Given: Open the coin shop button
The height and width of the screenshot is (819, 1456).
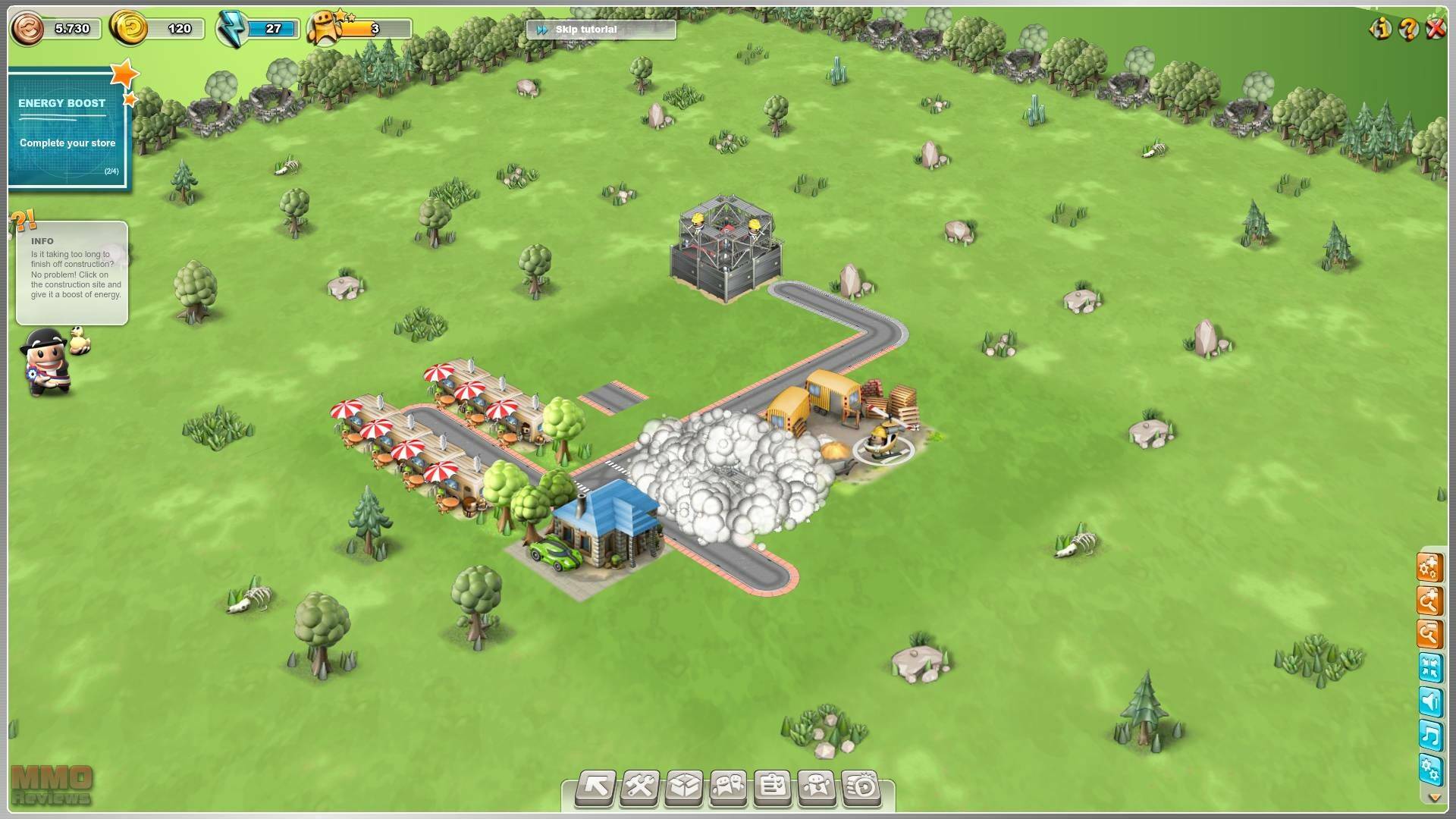Looking at the screenshot, I should [x=861, y=787].
